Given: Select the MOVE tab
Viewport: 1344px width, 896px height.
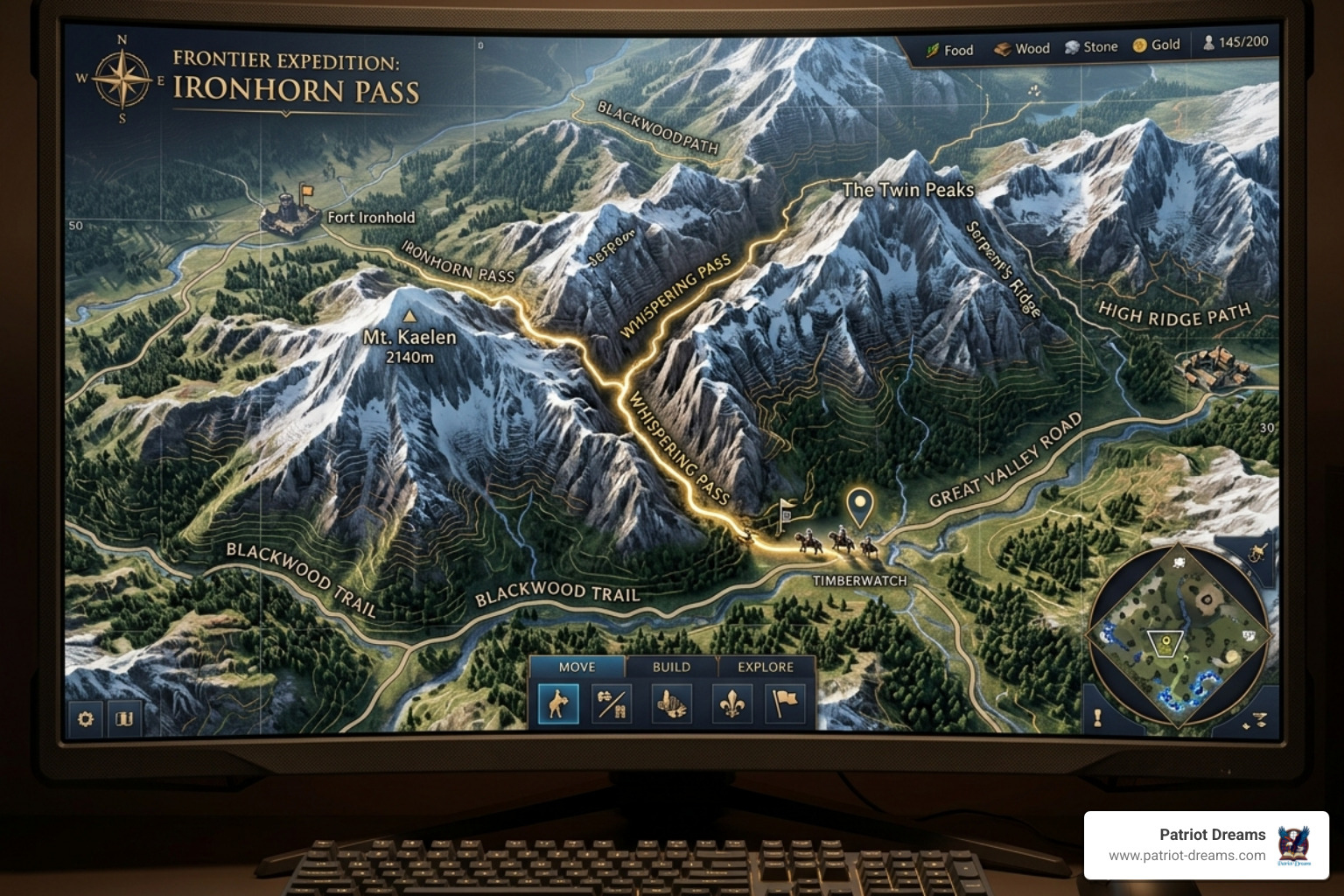Looking at the screenshot, I should [577, 667].
